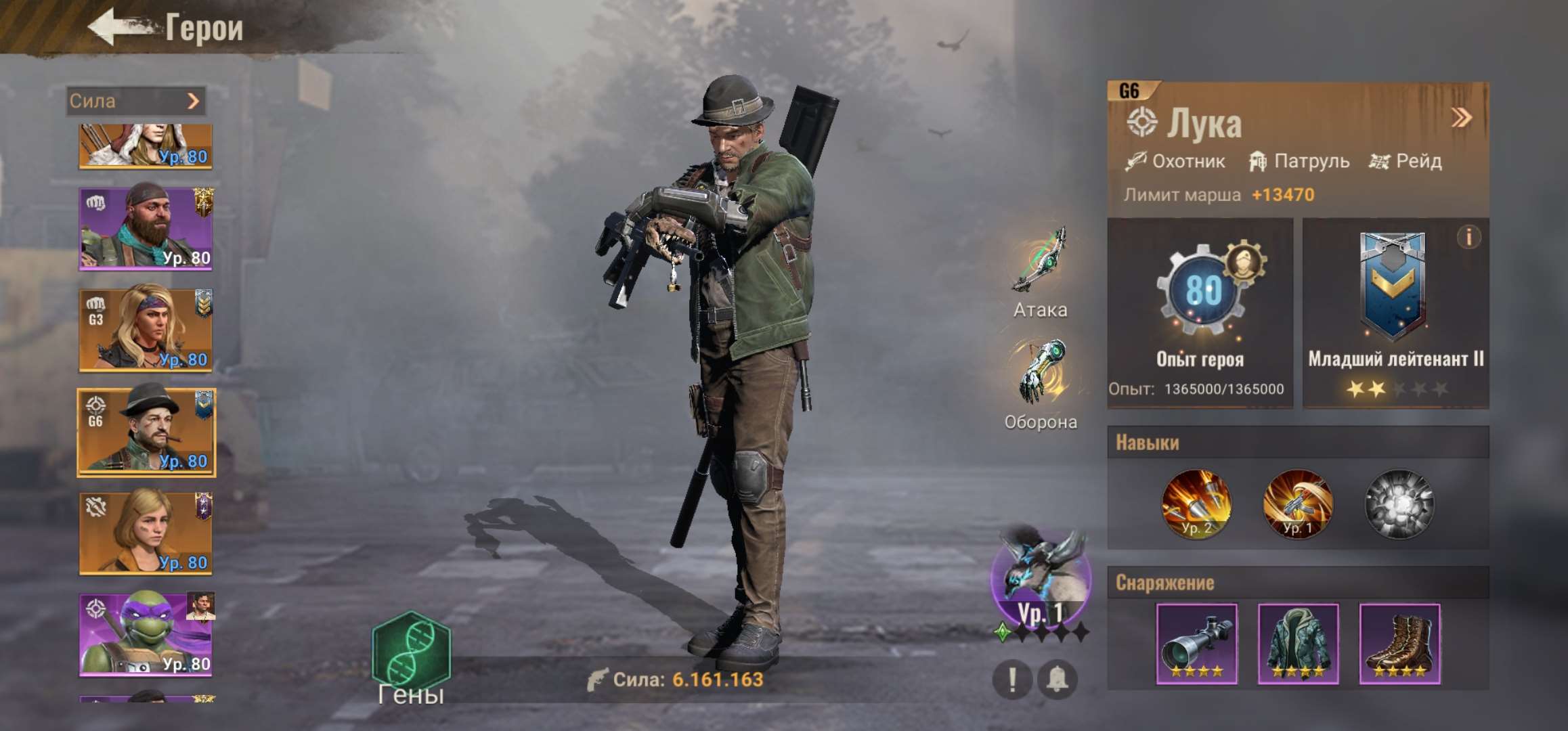Open the Рейд tab
This screenshot has width=1568, height=731.
1410,161
